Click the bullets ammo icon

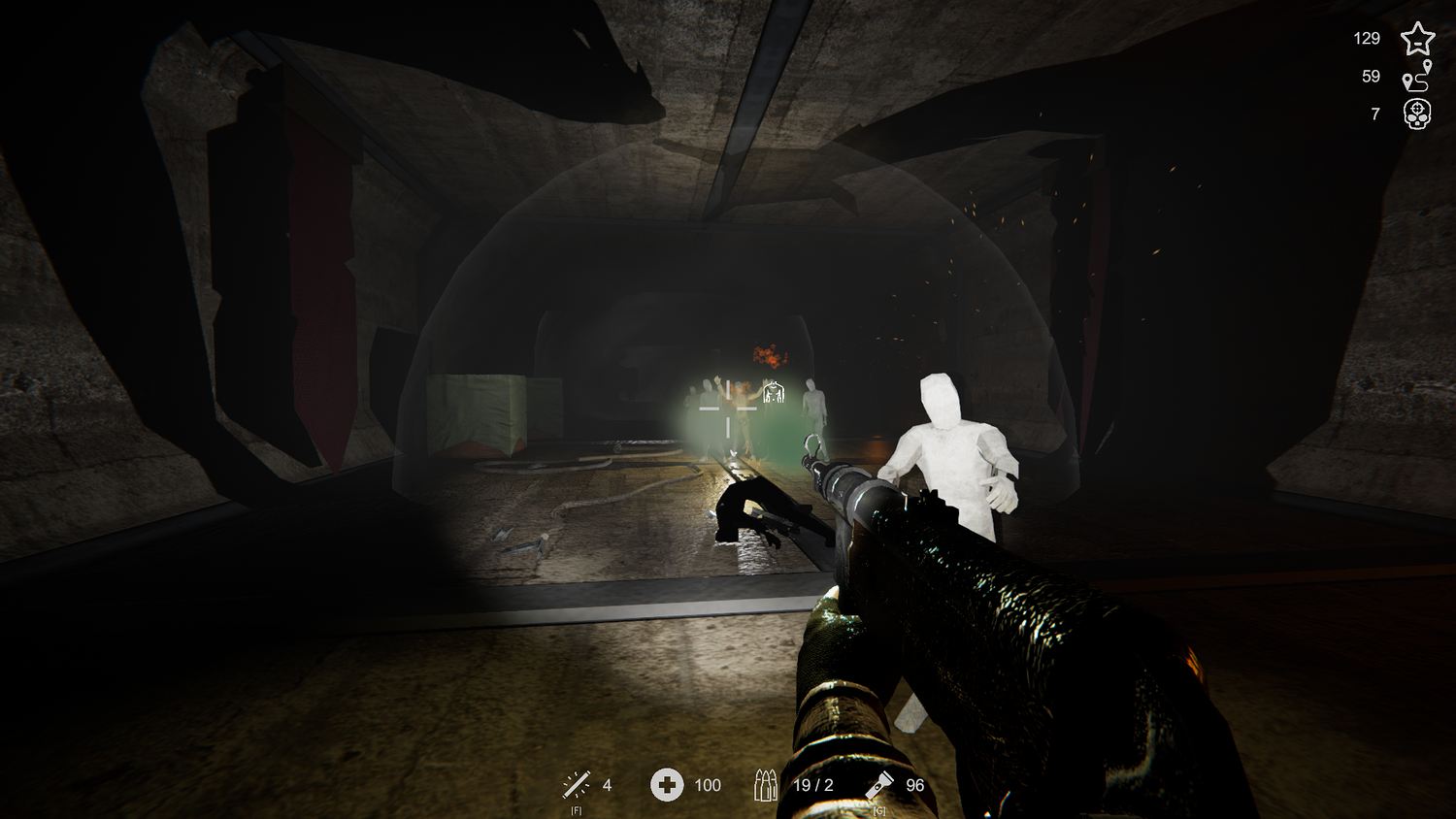[766, 784]
